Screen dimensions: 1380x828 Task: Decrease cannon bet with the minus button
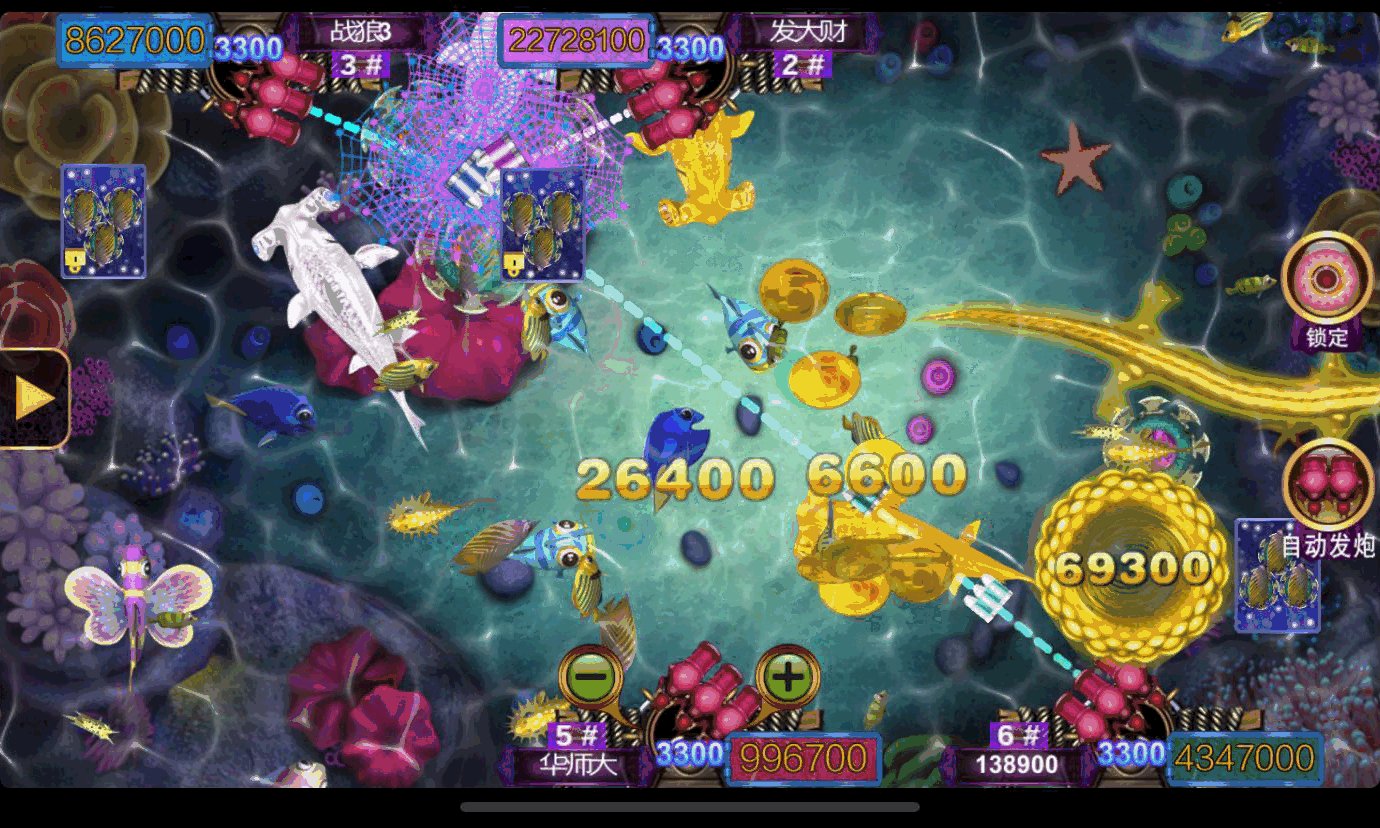coord(592,678)
